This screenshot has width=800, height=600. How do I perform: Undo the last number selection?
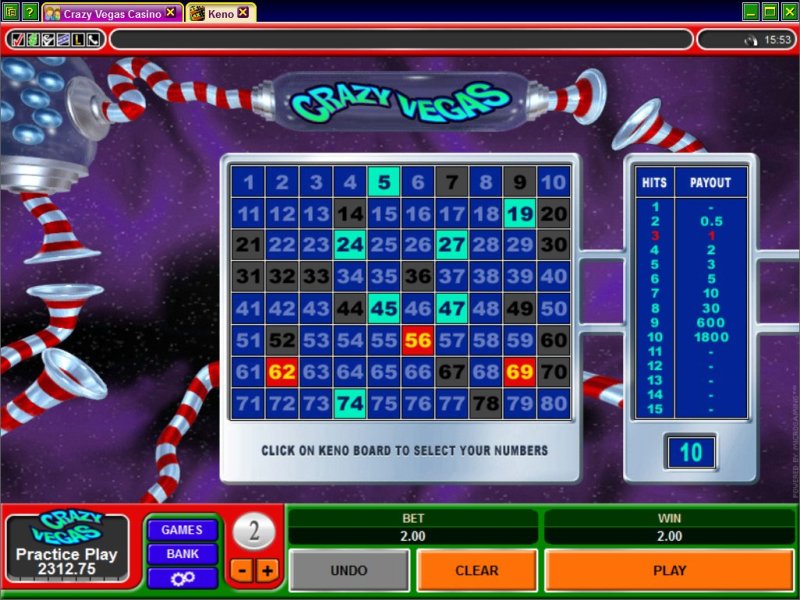pyautogui.click(x=348, y=570)
